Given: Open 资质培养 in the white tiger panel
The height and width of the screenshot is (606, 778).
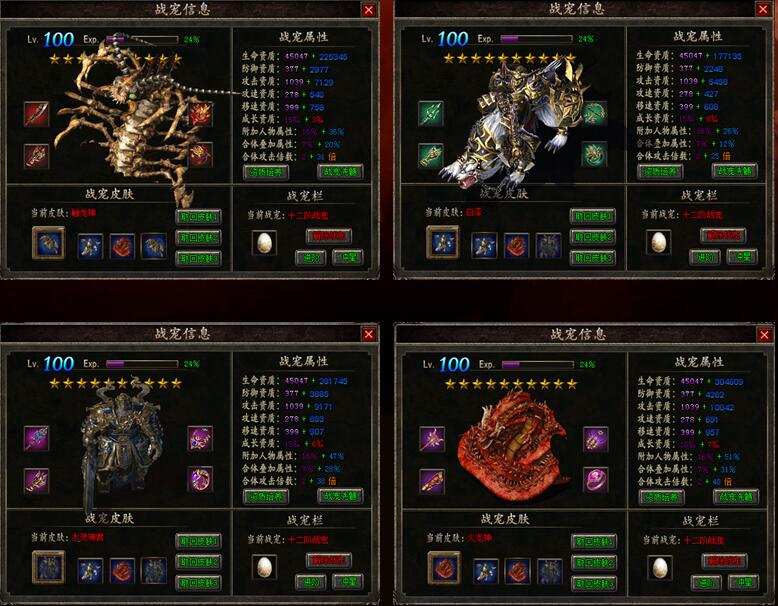Looking at the screenshot, I should (x=660, y=171).
